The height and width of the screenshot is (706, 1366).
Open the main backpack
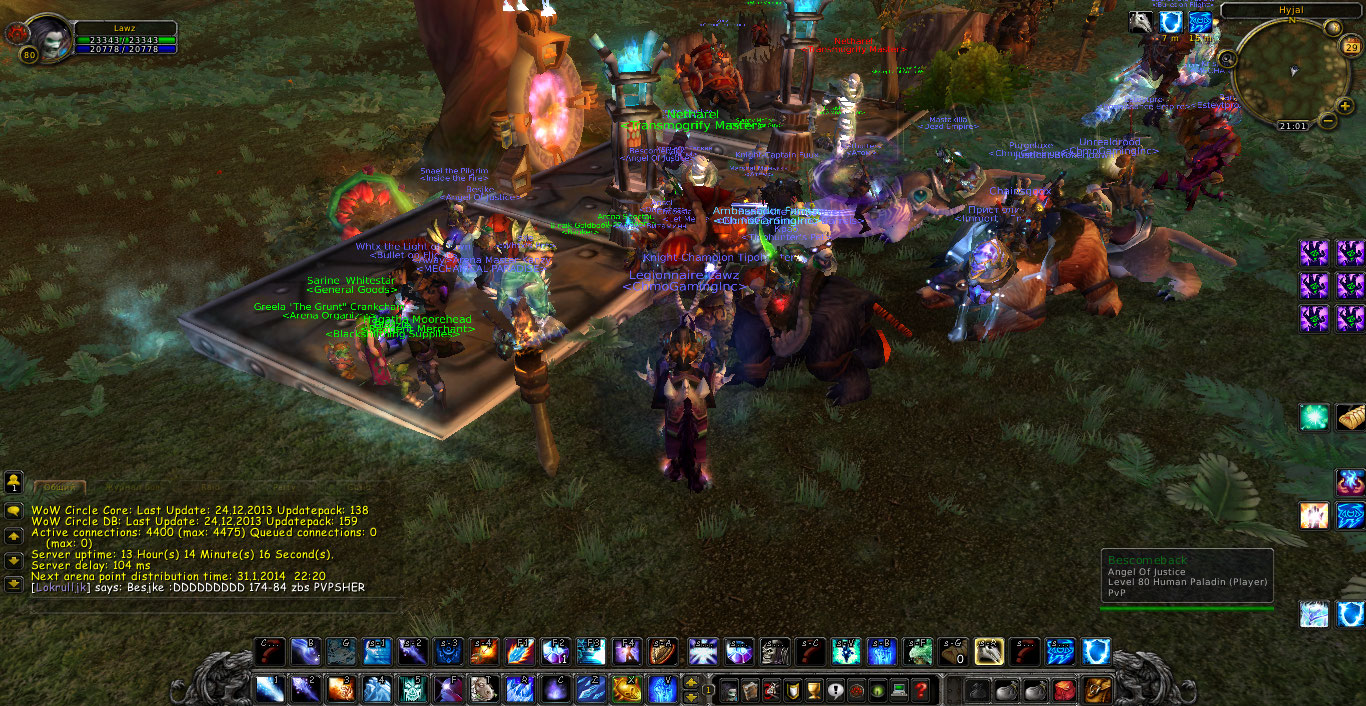coord(1097,689)
